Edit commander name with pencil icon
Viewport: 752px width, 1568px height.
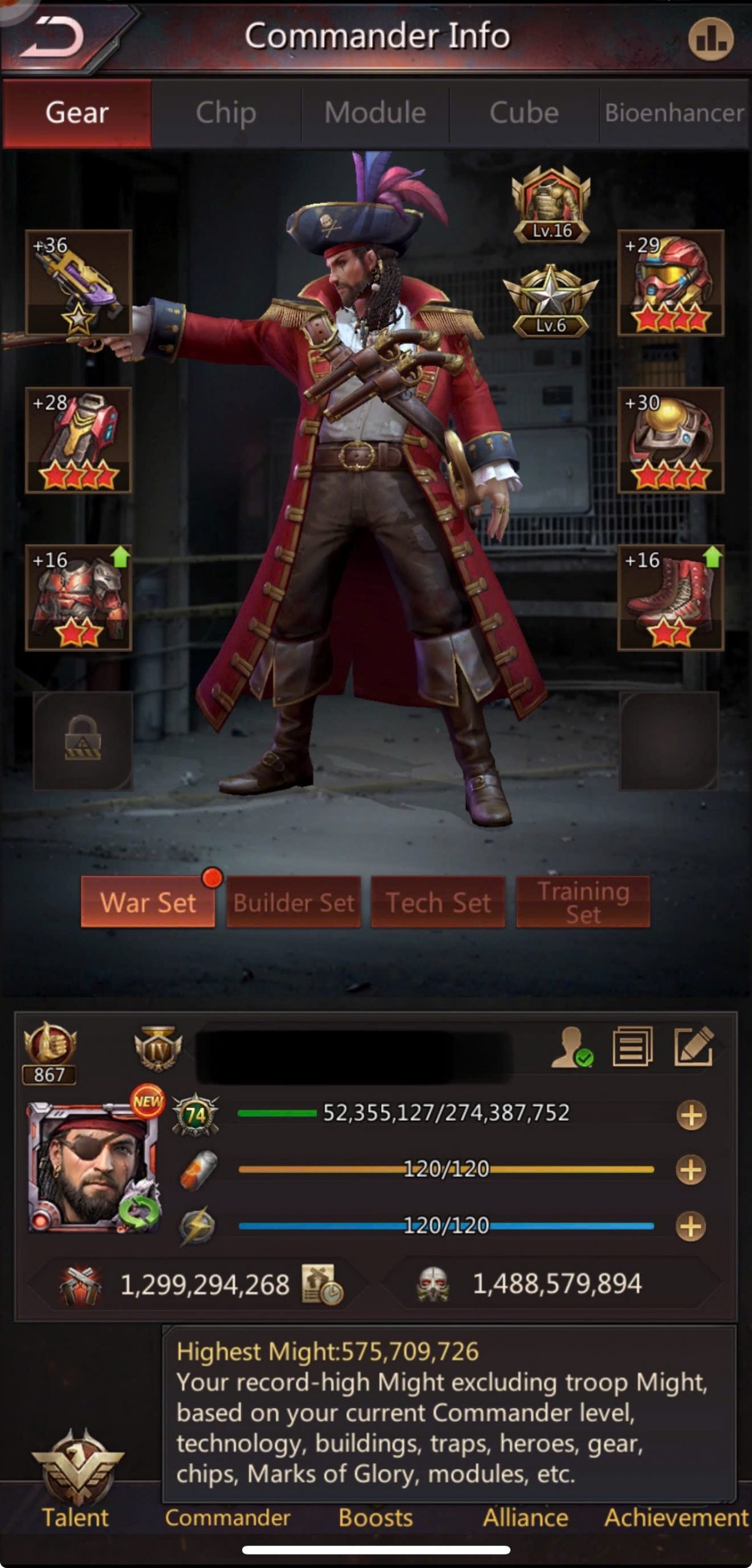coord(693,1047)
